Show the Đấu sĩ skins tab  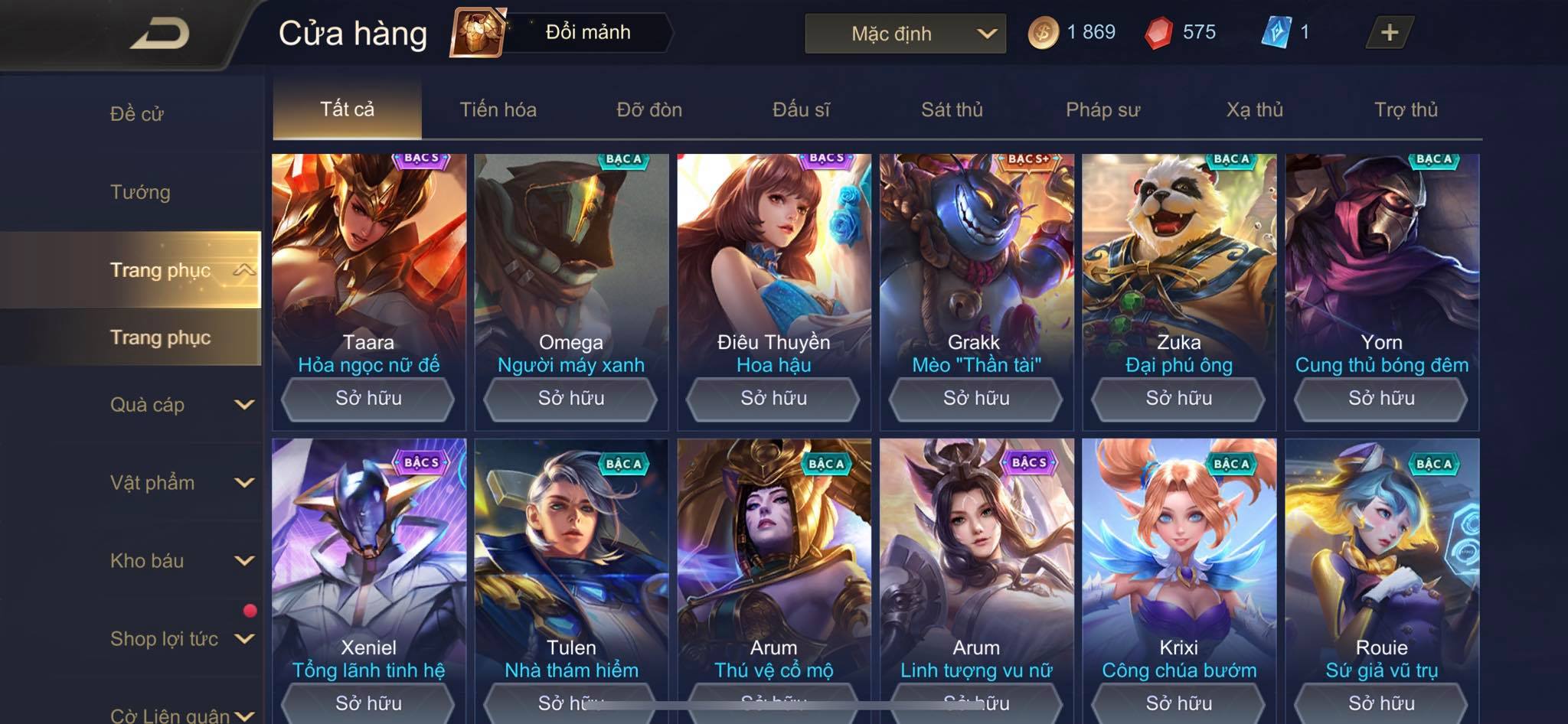[x=801, y=109]
